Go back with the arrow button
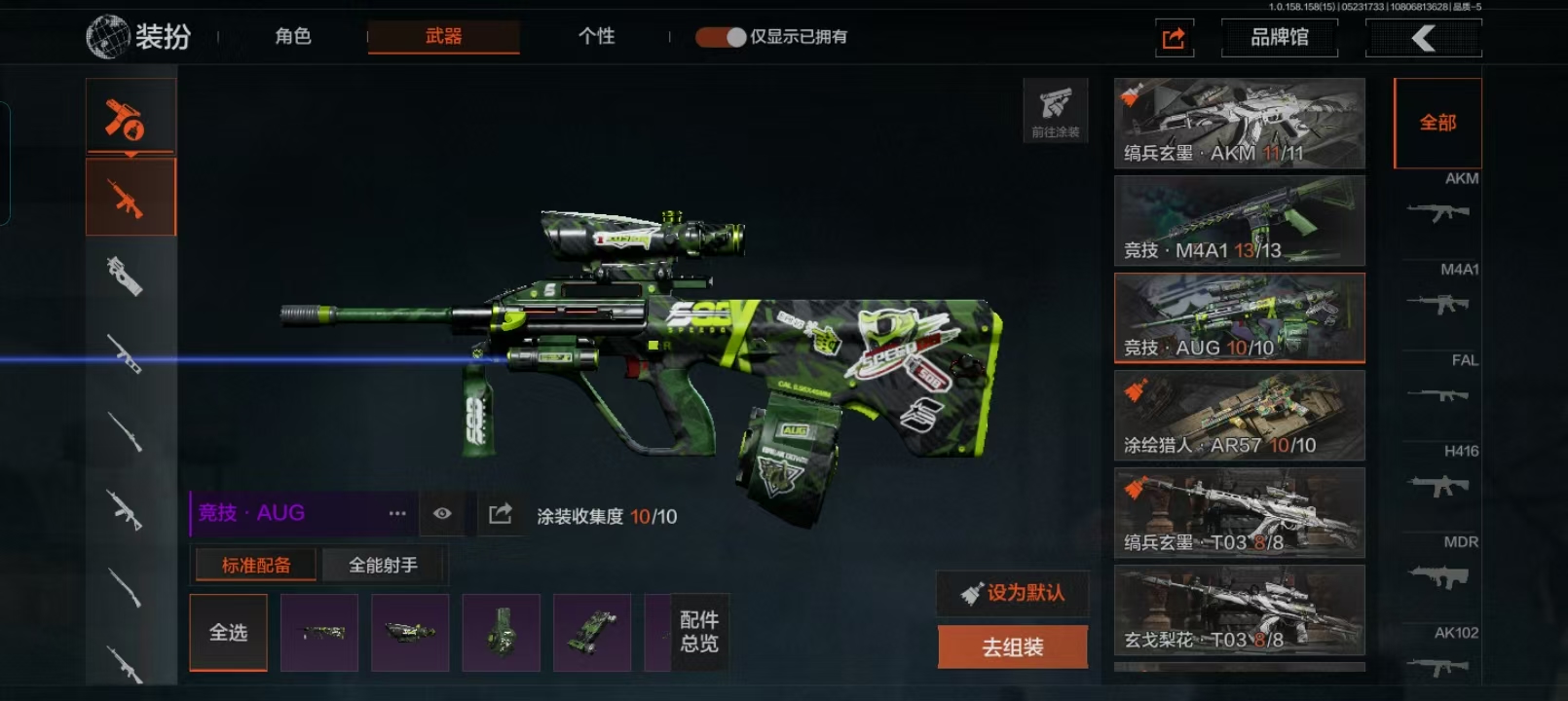 (x=1423, y=38)
